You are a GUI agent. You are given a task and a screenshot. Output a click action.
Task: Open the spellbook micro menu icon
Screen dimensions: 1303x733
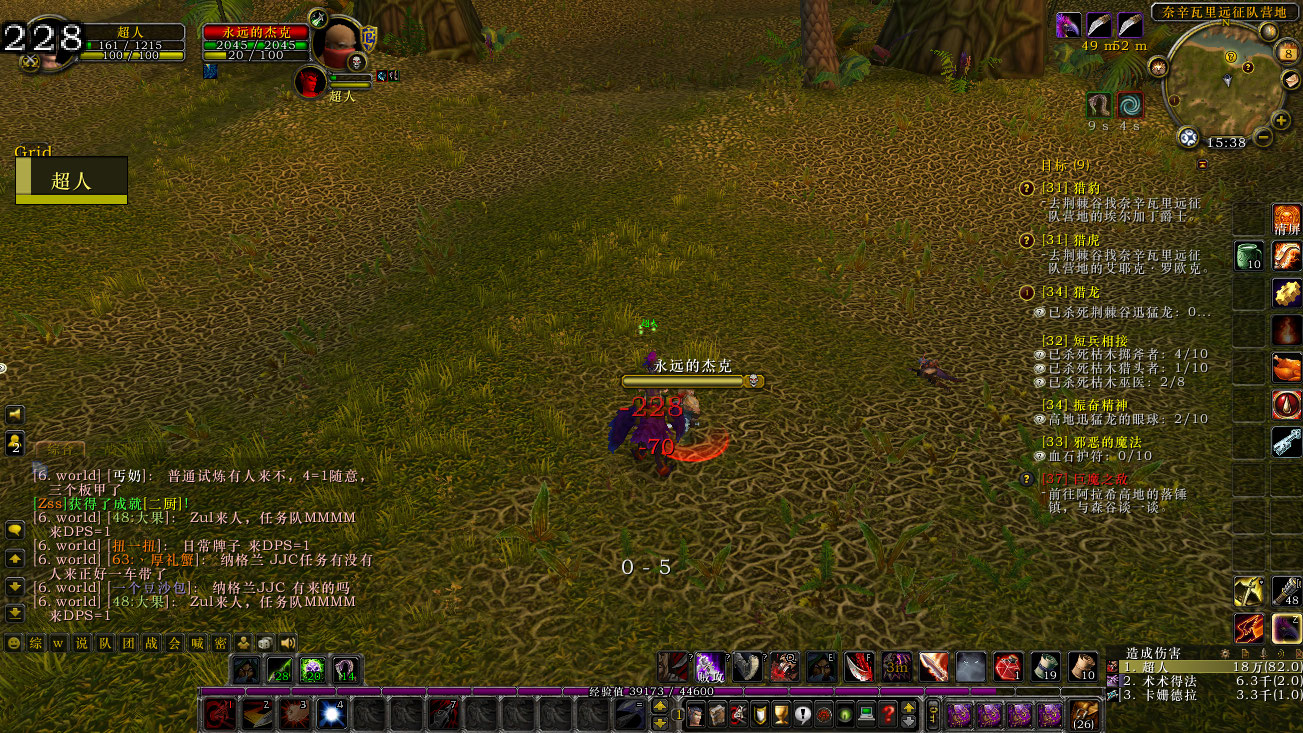coord(718,715)
